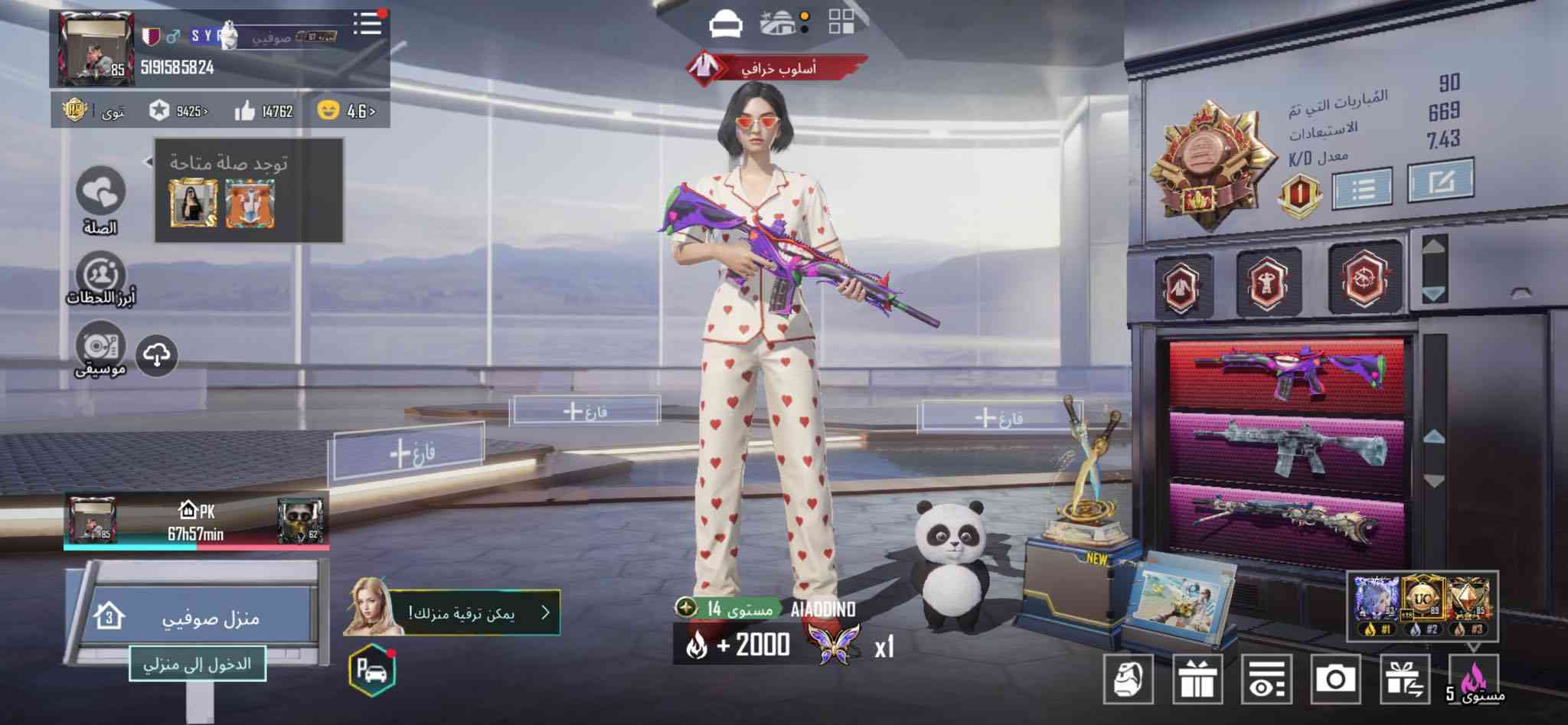Open the stats list button

(x=1363, y=188)
